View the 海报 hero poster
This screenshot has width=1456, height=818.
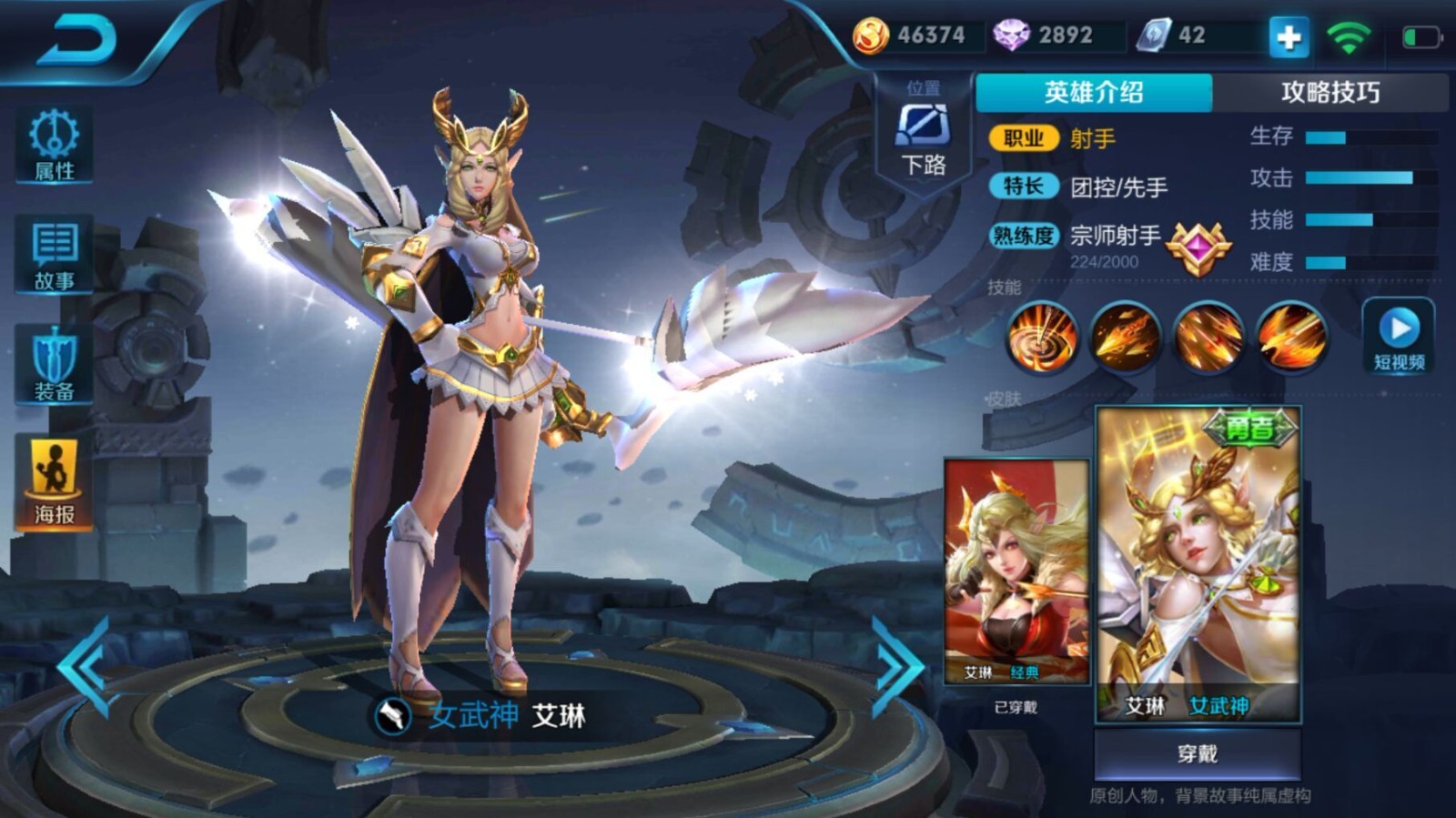[x=55, y=462]
